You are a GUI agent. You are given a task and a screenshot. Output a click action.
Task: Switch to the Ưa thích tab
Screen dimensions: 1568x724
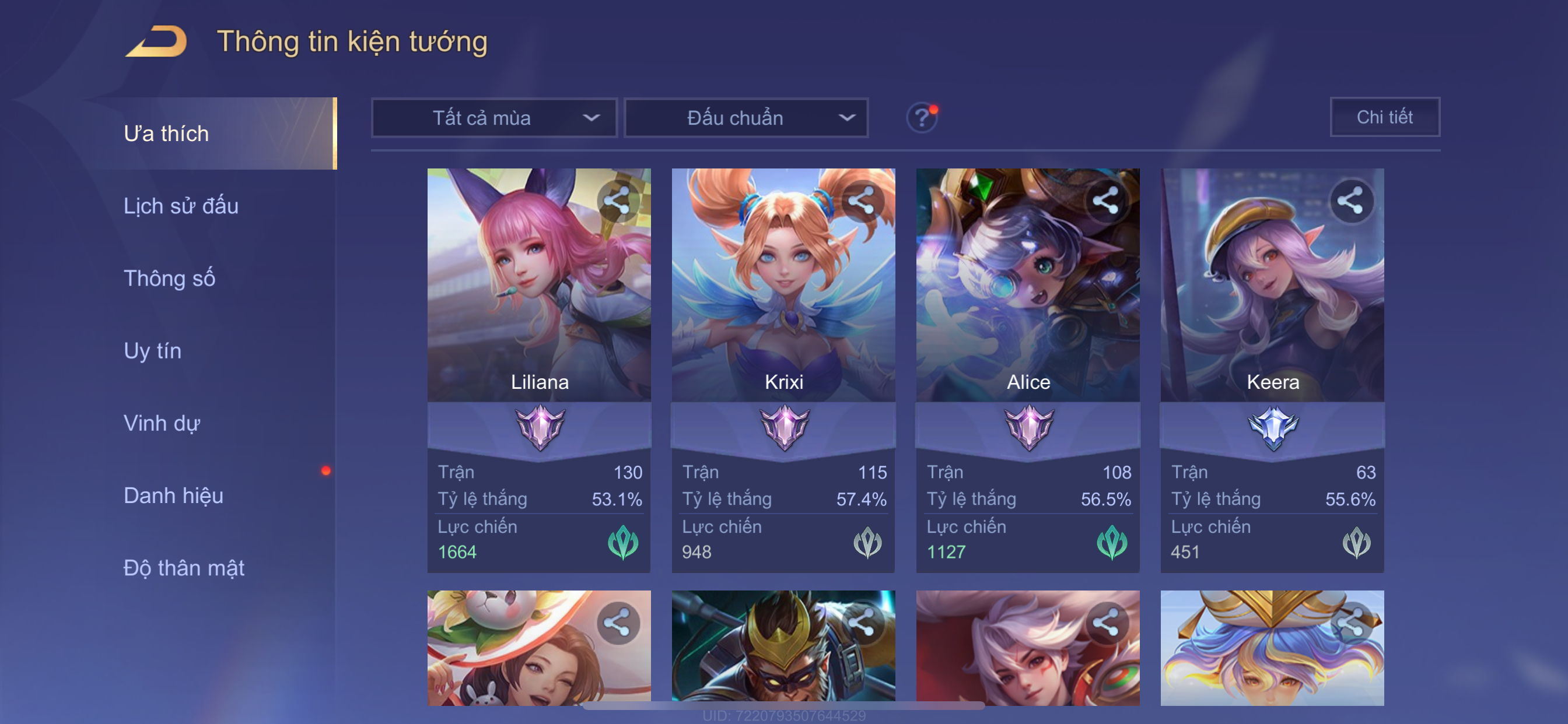(166, 134)
